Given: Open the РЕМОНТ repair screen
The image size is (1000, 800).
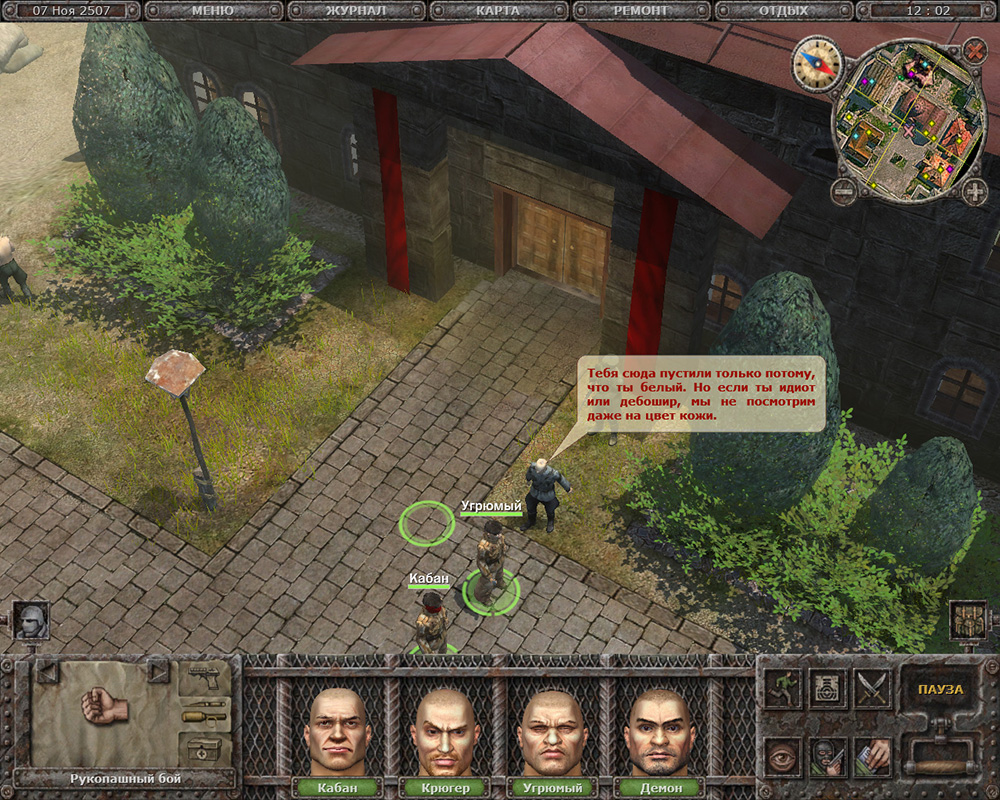Looking at the screenshot, I should click(642, 11).
